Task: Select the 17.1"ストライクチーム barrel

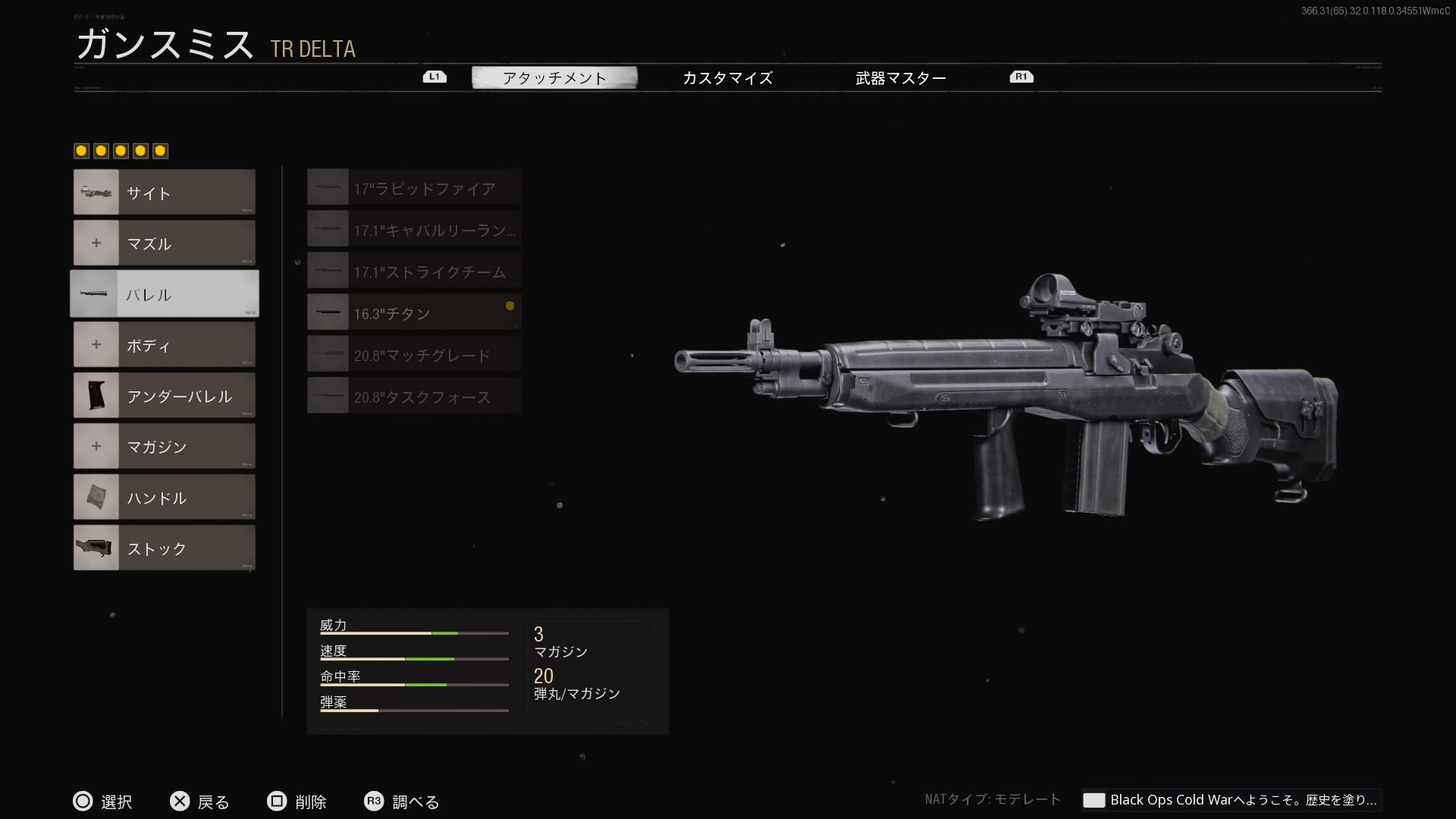Action: click(414, 271)
